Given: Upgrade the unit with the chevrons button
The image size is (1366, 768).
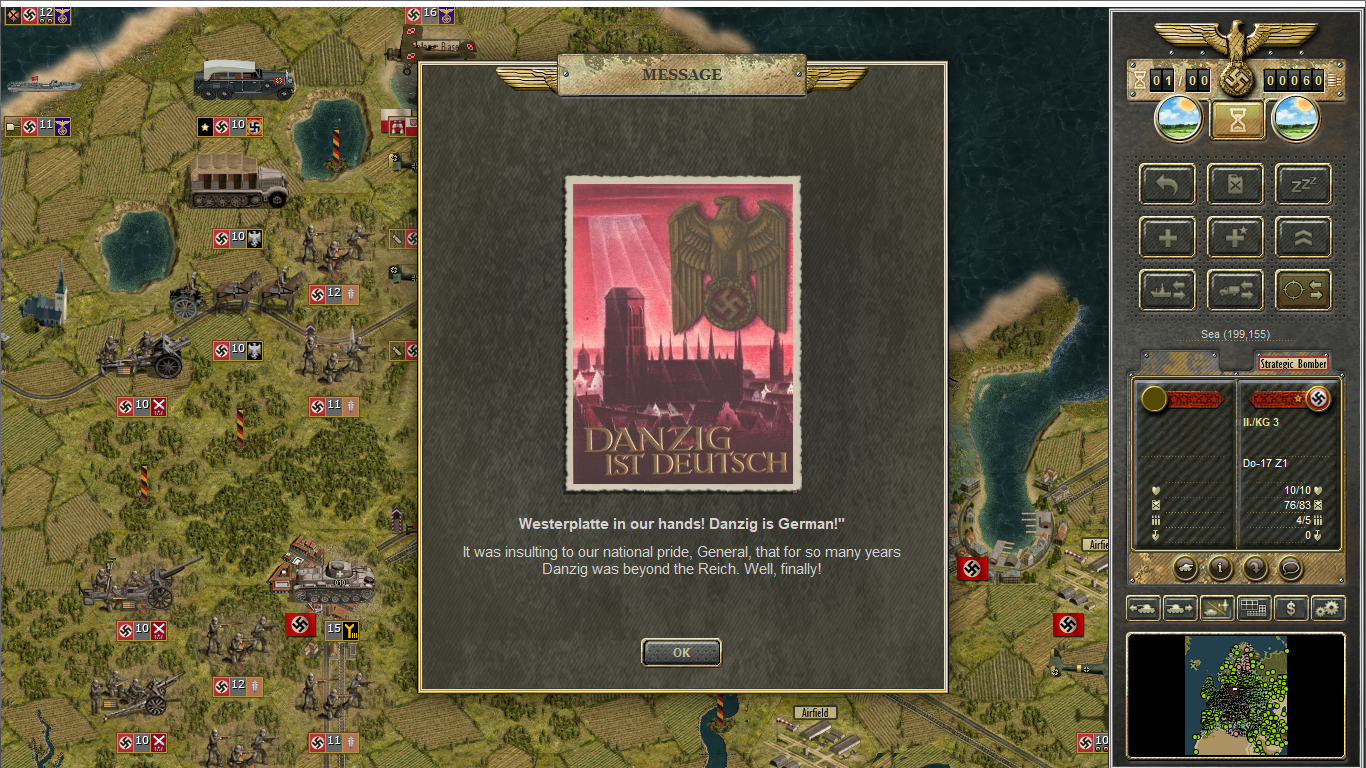Looking at the screenshot, I should (1303, 238).
